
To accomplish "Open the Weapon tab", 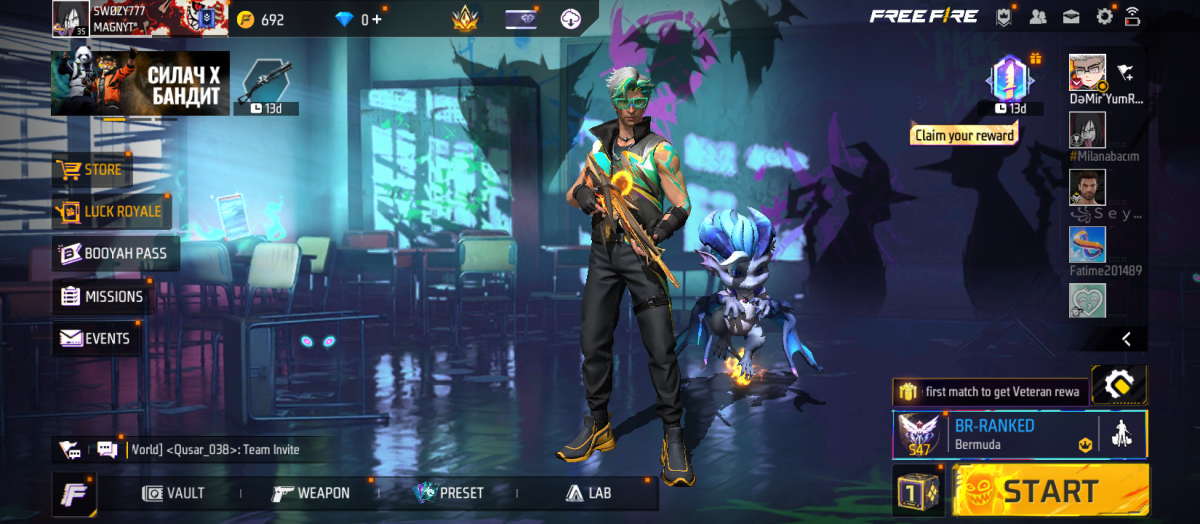I will pyautogui.click(x=311, y=493).
